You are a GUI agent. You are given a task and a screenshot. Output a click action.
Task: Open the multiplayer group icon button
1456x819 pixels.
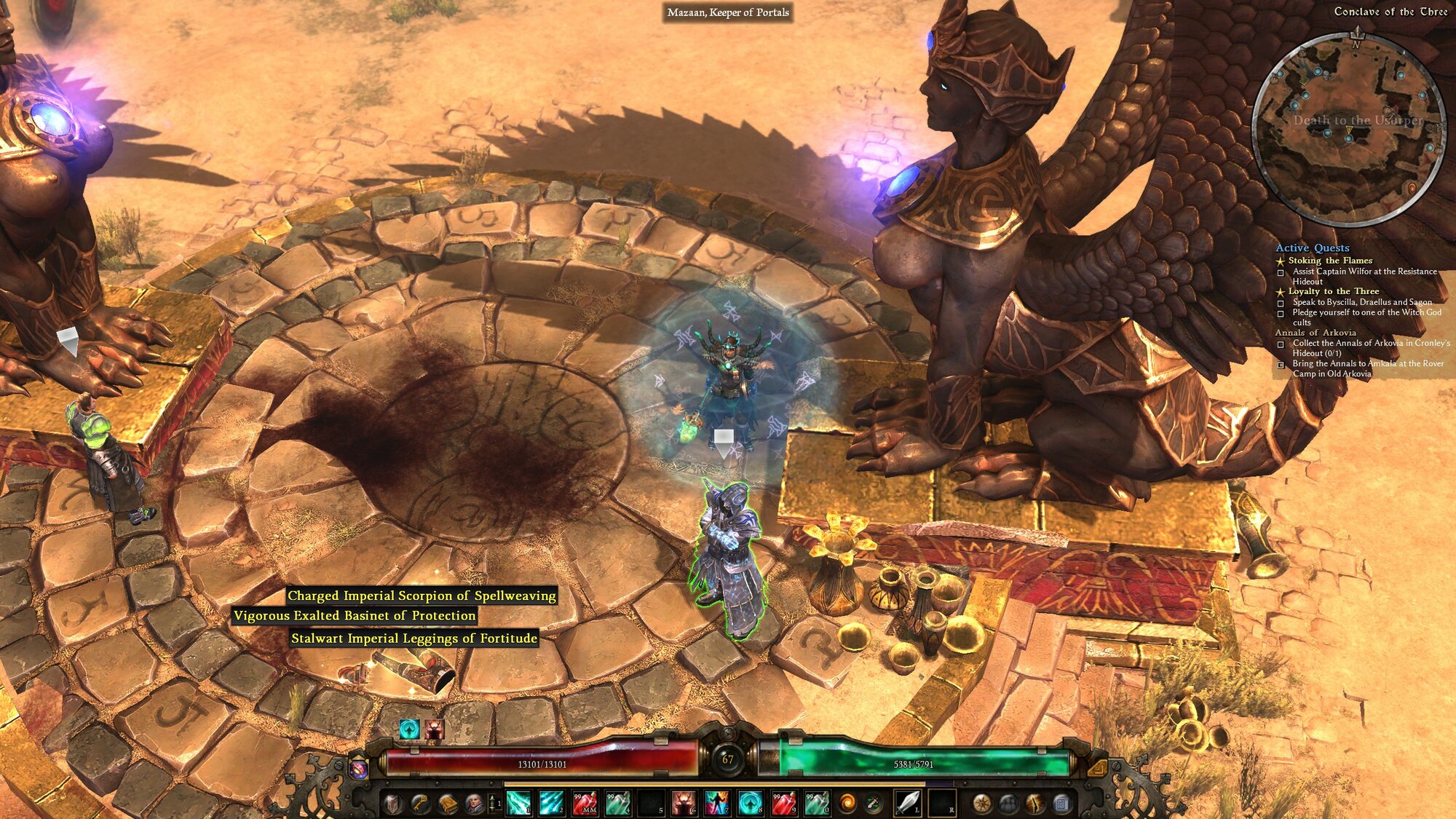click(x=1008, y=804)
